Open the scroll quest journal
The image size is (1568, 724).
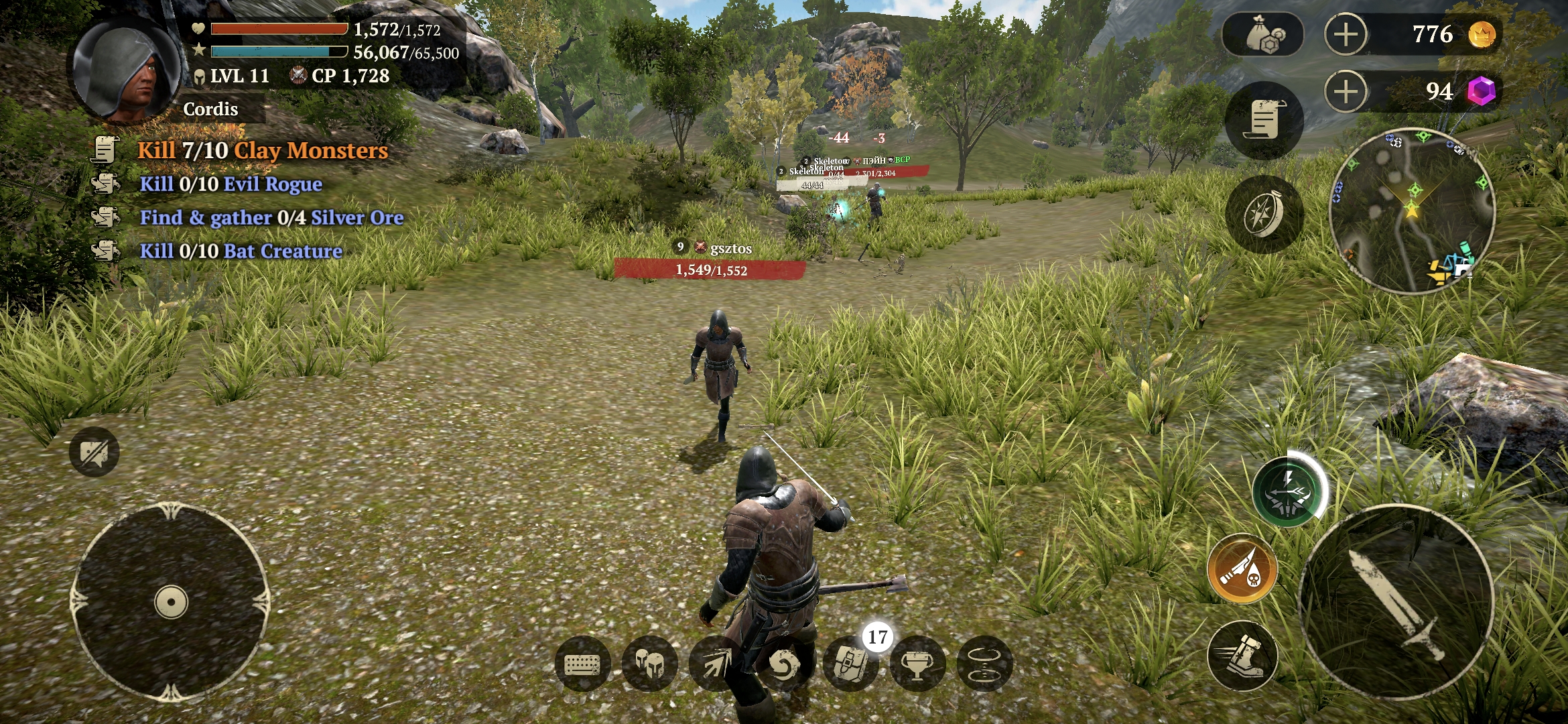tap(1264, 121)
